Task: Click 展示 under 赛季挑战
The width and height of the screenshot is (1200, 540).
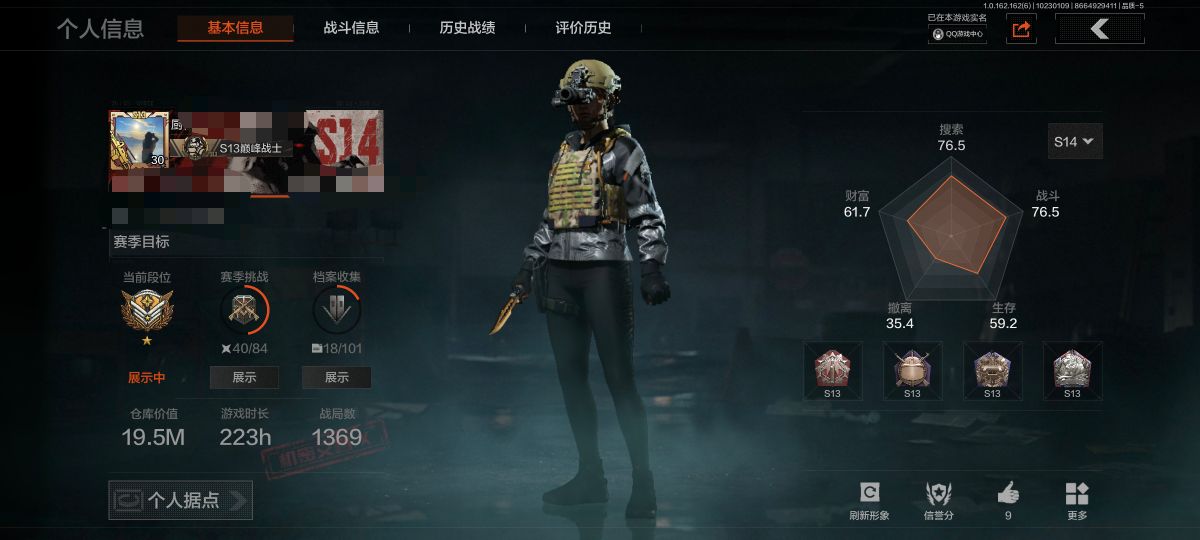Action: tap(244, 377)
